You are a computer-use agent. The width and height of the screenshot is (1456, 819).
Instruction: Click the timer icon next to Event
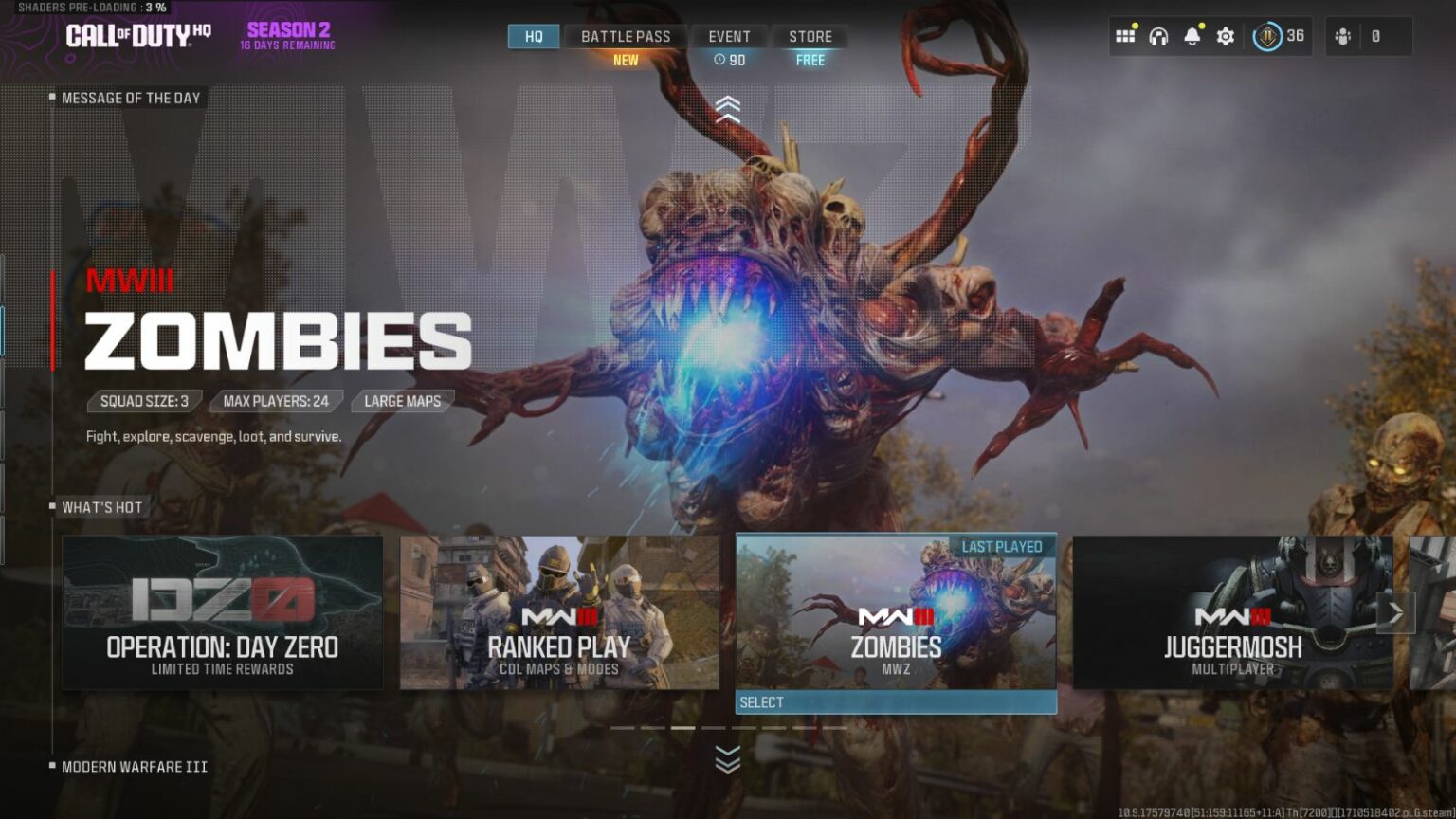(719, 59)
